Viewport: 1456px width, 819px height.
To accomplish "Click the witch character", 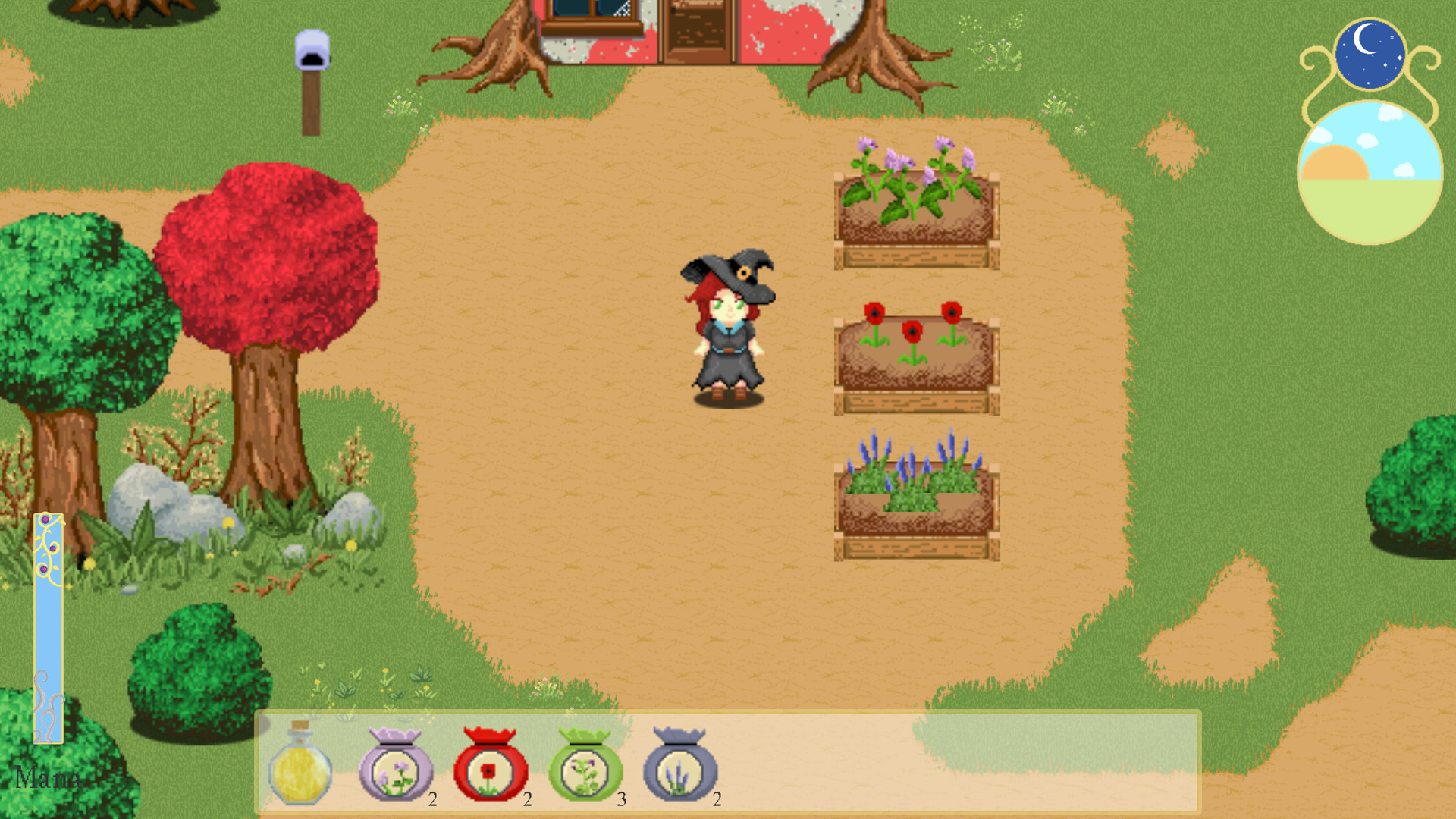I will 726,334.
